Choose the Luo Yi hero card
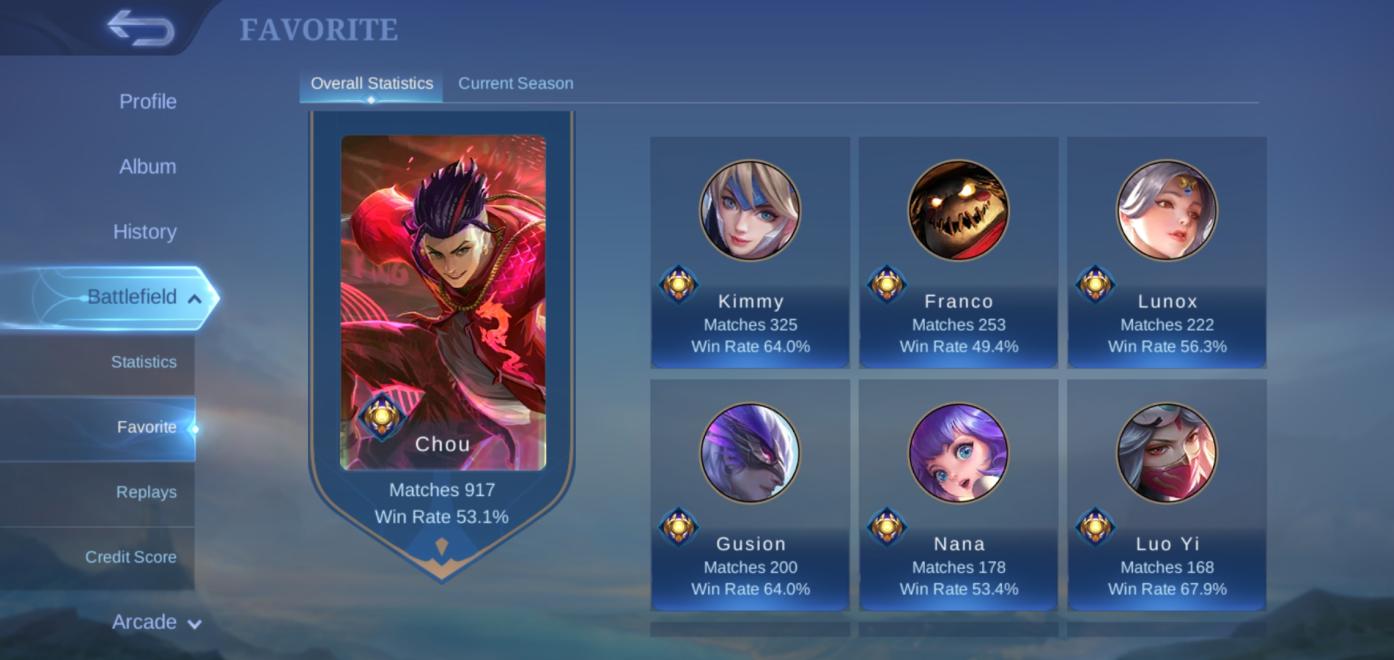The height and width of the screenshot is (660, 1394). tap(1166, 494)
